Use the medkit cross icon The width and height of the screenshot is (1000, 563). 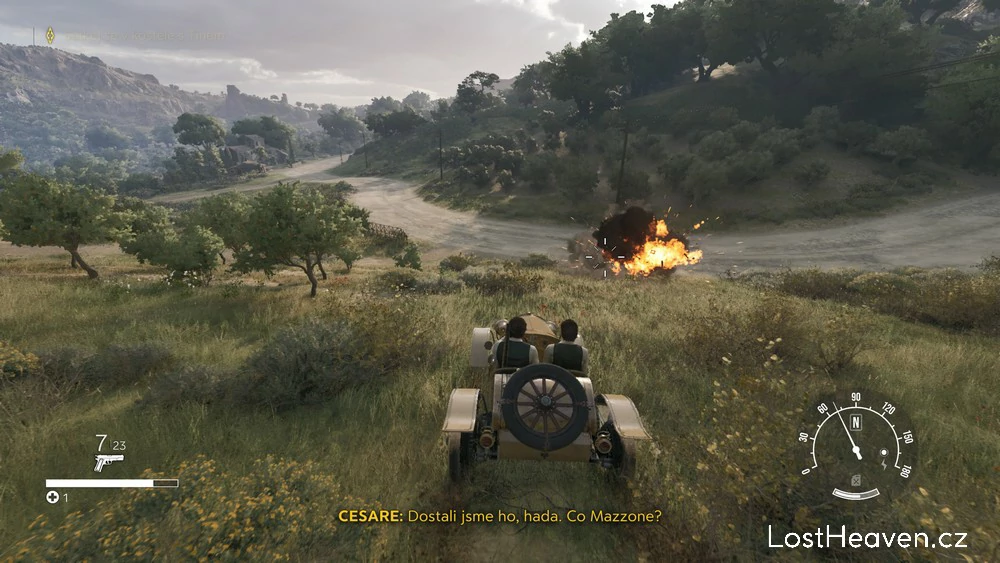pyautogui.click(x=52, y=497)
